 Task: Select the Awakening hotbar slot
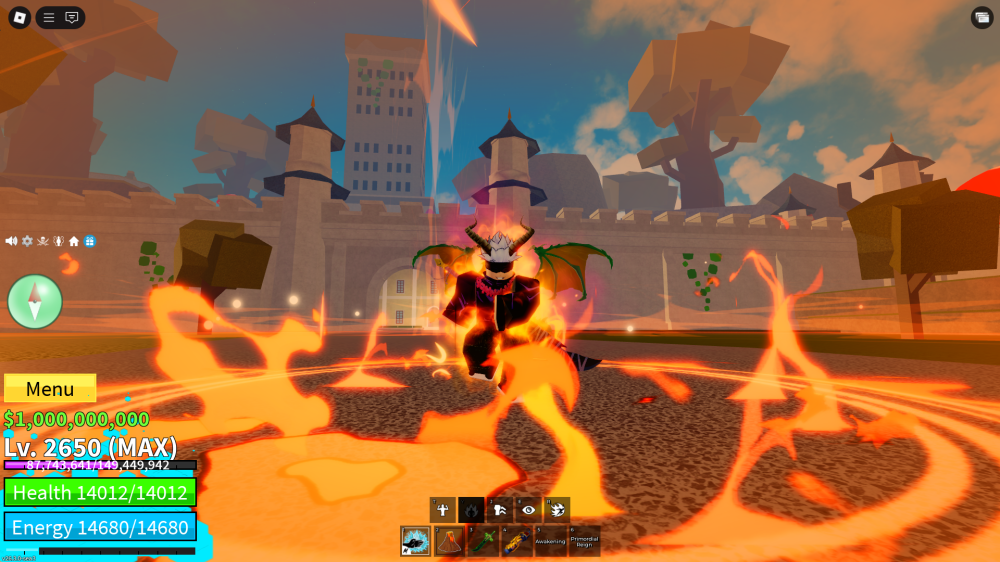551,541
